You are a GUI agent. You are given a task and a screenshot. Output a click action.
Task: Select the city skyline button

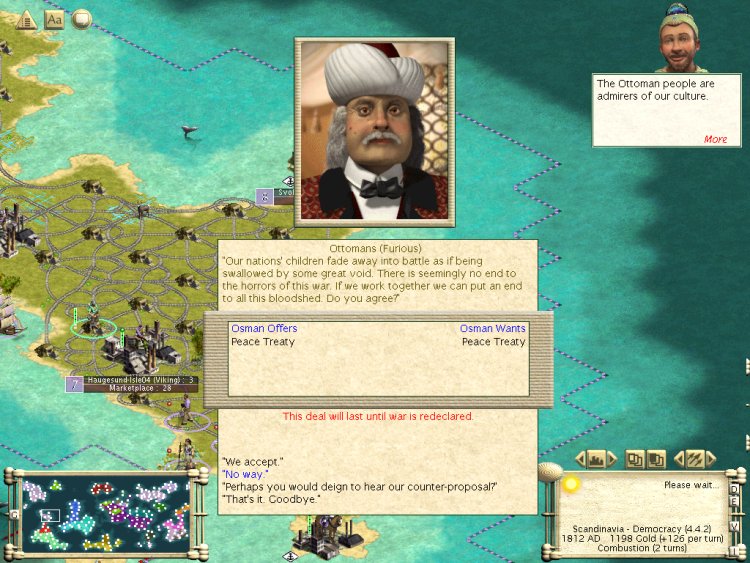598,459
